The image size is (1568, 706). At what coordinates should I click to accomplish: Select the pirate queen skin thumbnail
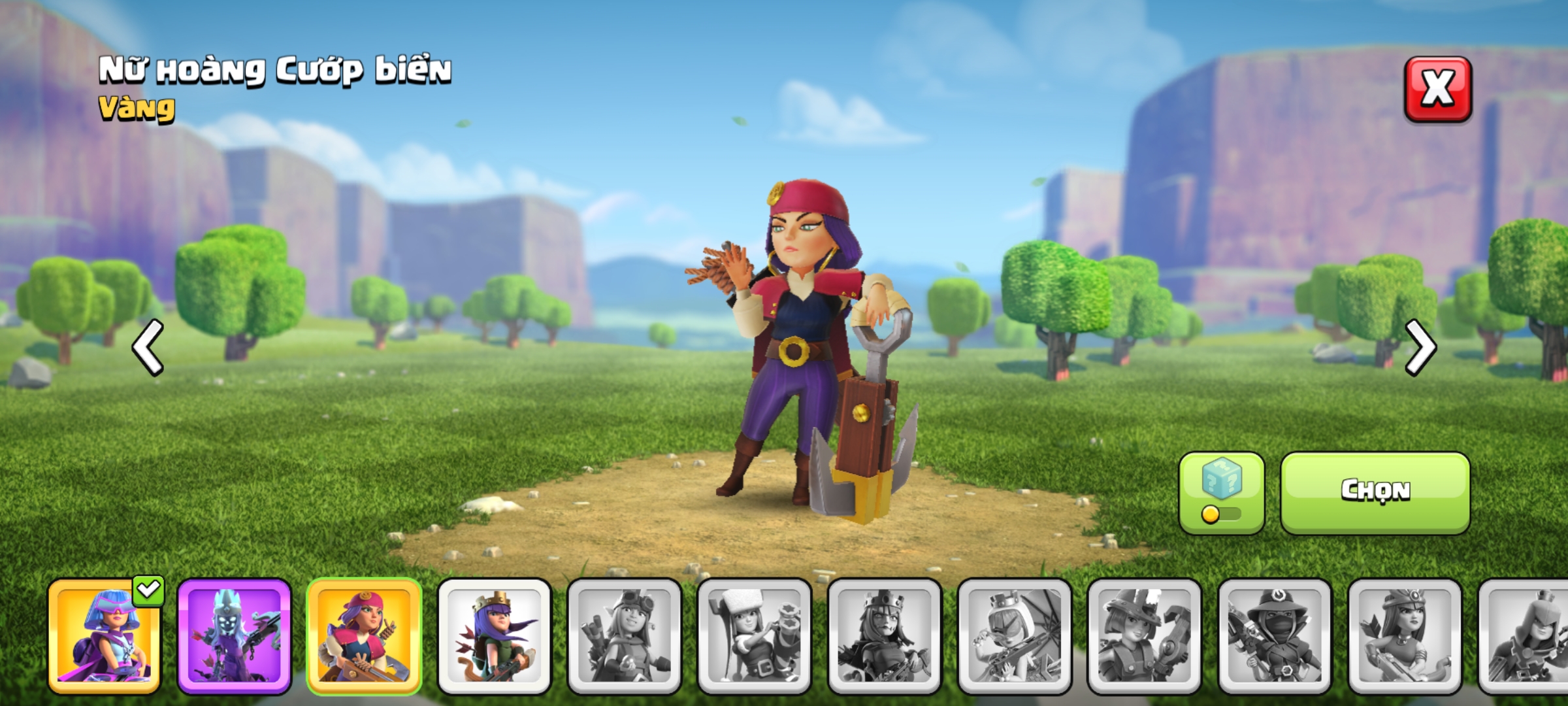(364, 635)
